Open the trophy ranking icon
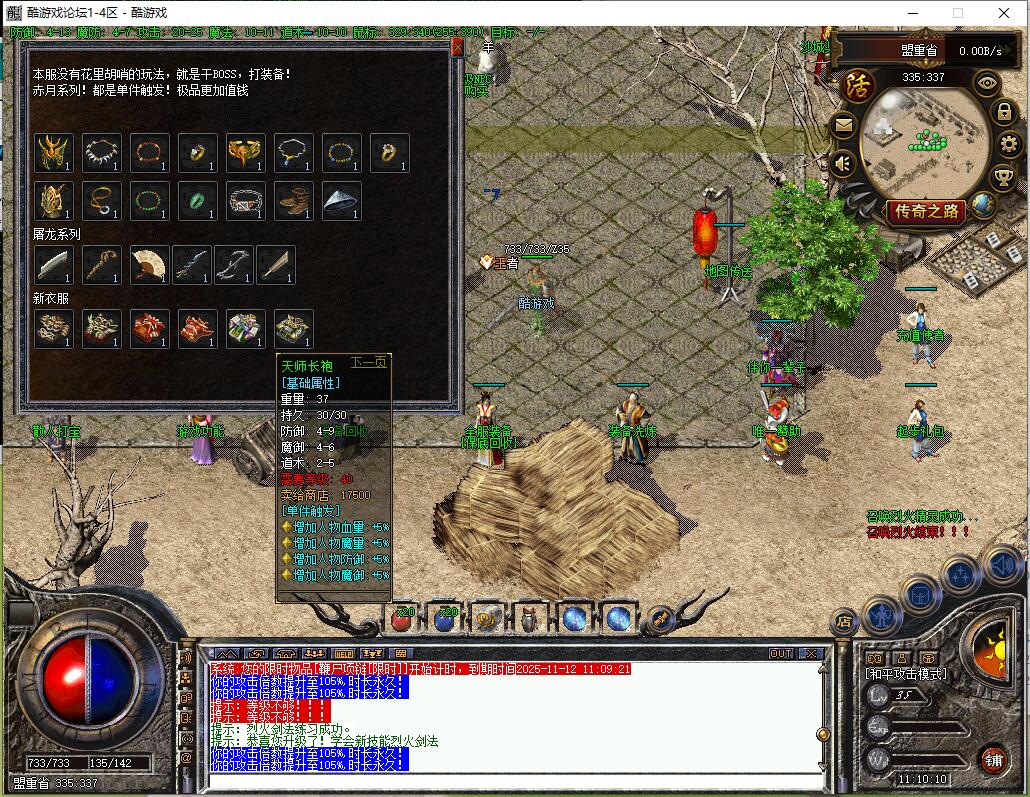The image size is (1030, 797). pyautogui.click(x=1003, y=178)
